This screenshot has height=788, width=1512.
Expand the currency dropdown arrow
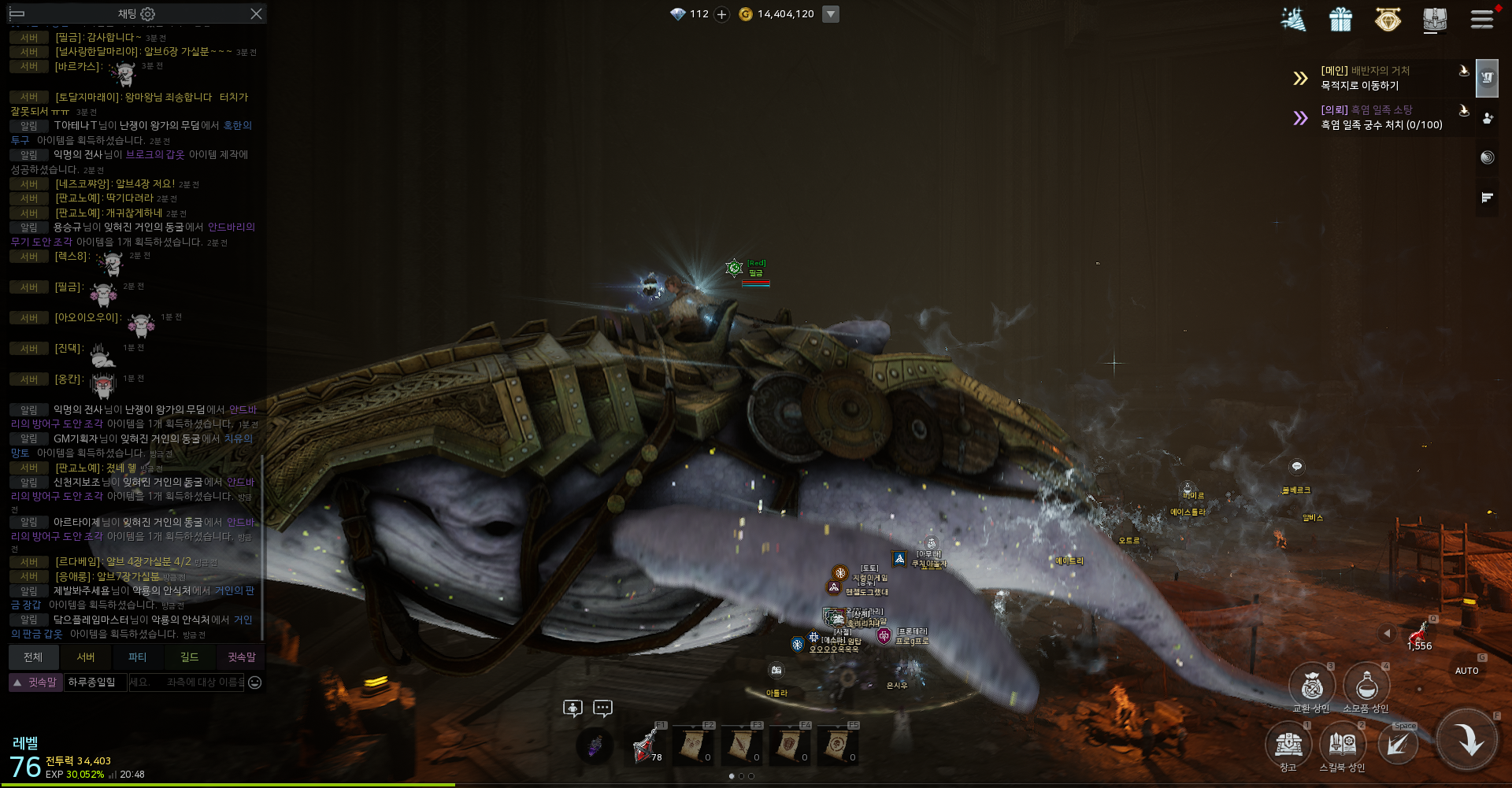point(831,14)
